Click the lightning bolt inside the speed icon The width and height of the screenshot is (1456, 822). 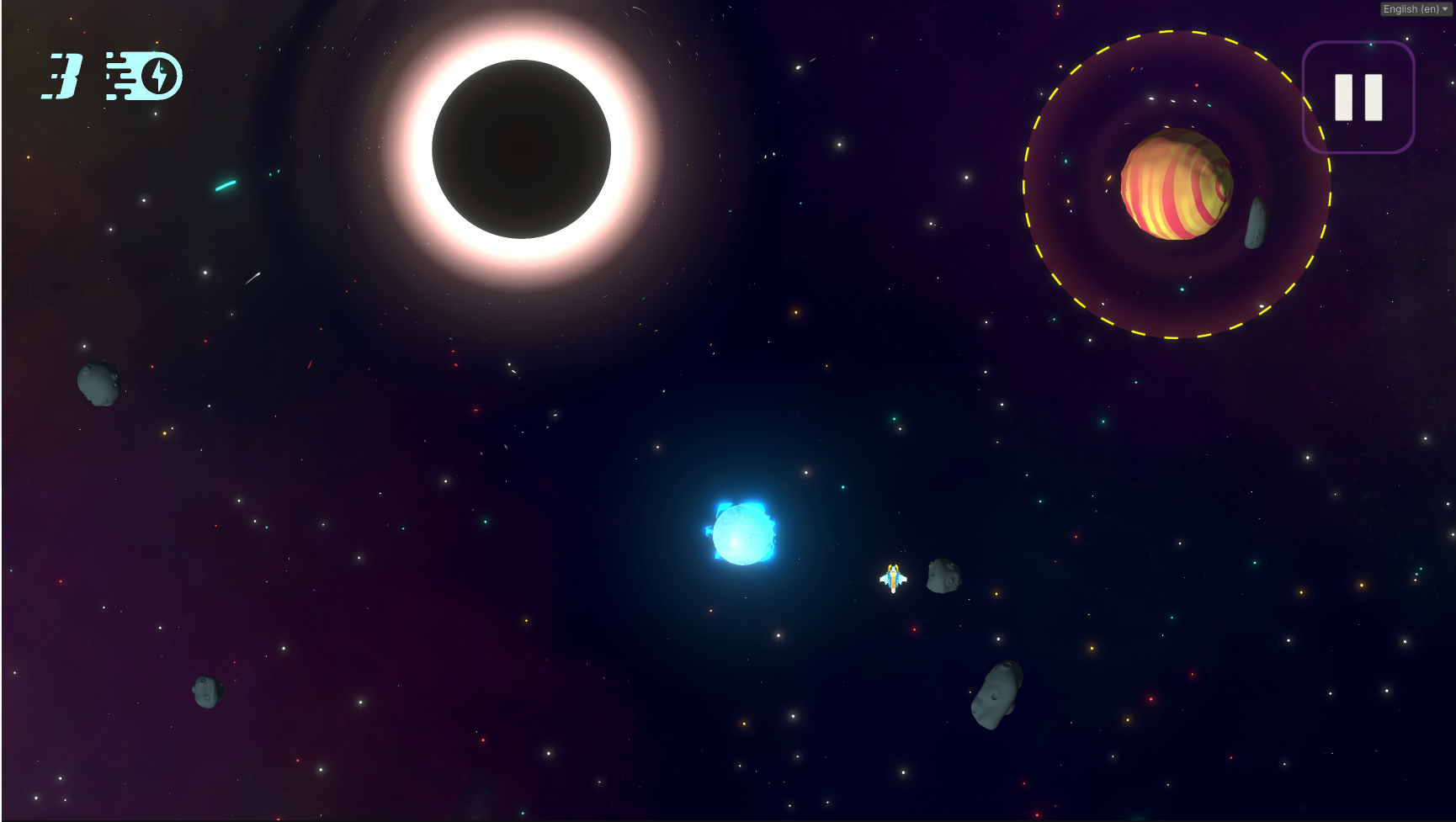[158, 76]
